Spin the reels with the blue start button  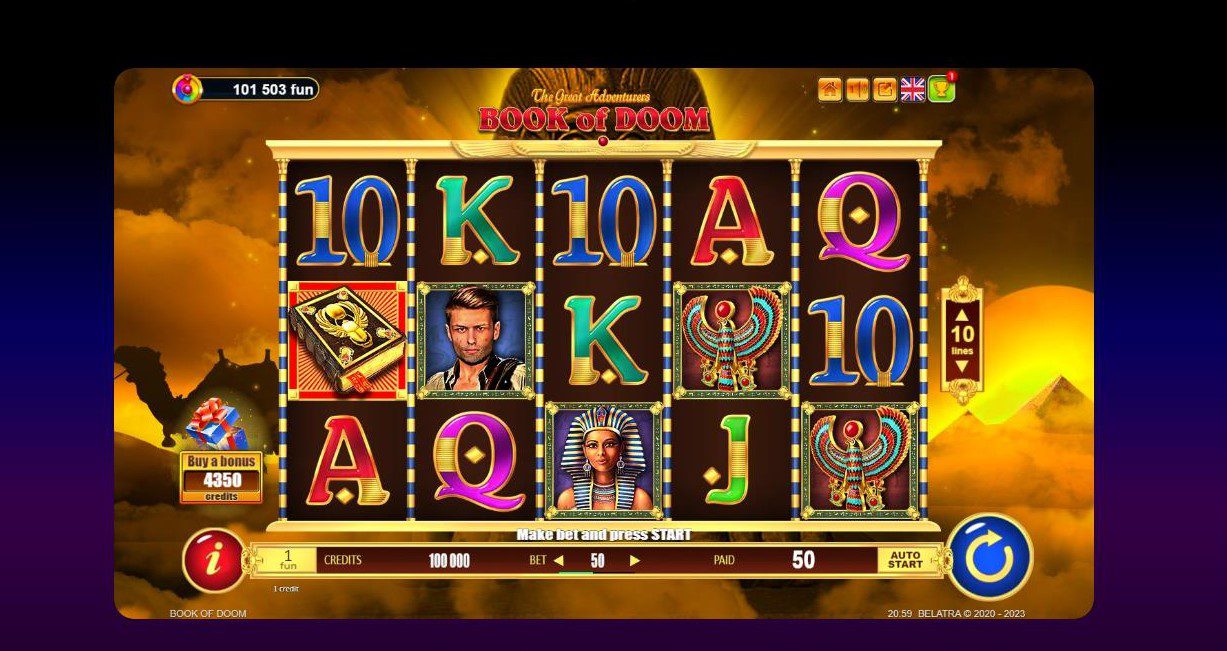click(x=989, y=558)
